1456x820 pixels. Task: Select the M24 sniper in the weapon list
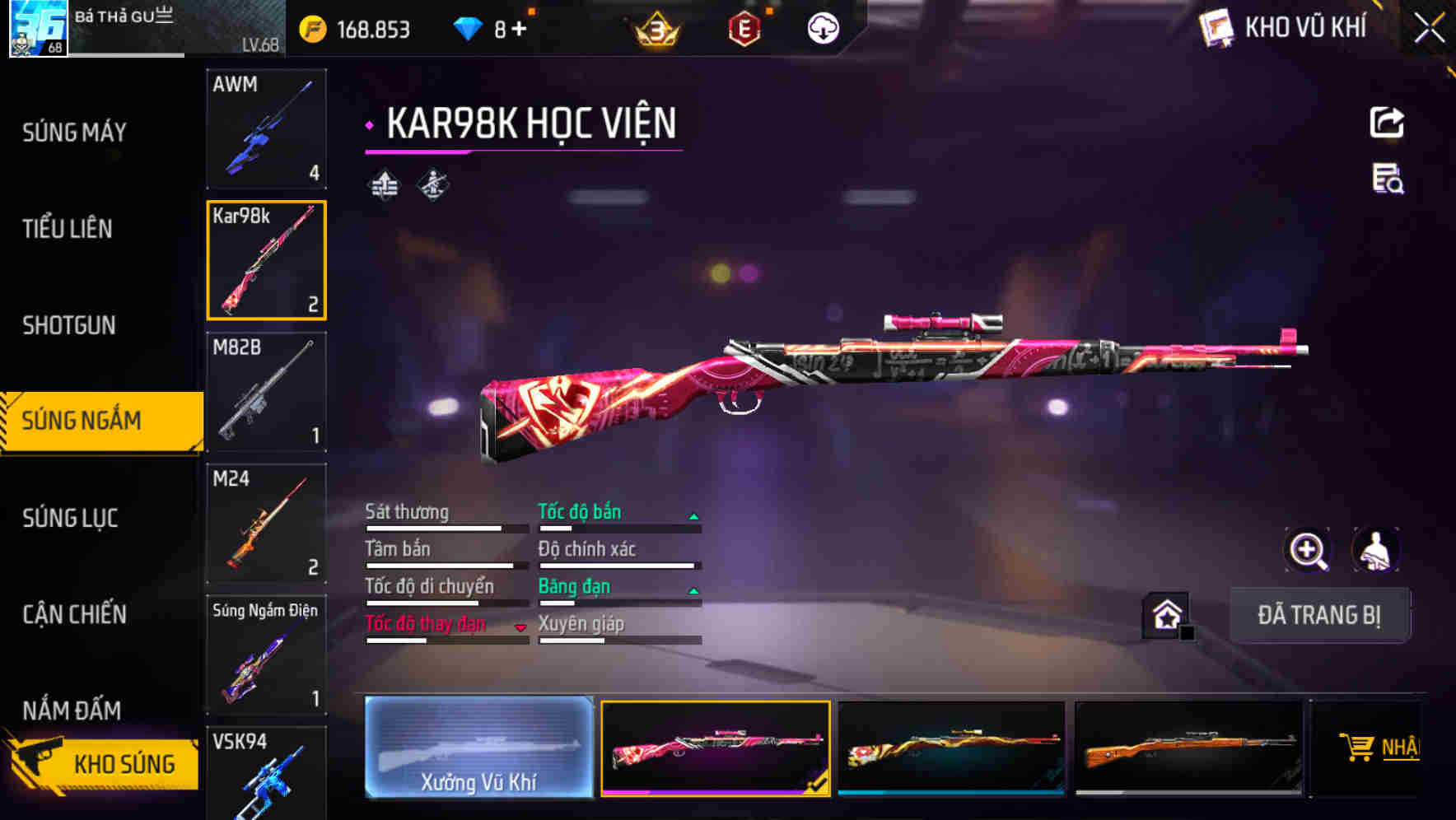click(x=267, y=523)
